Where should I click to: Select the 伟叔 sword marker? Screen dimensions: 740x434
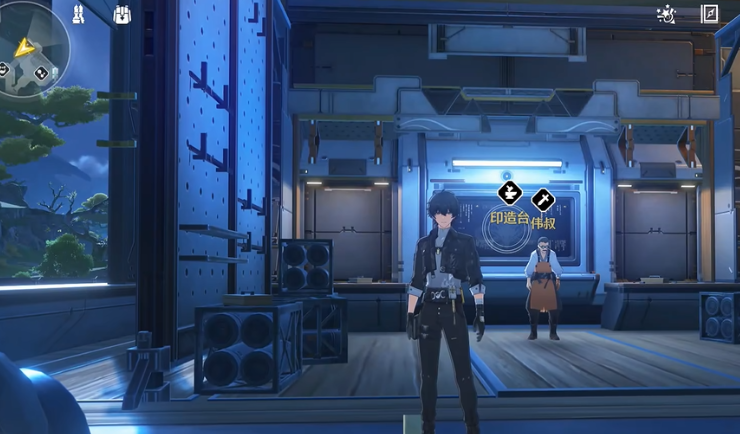click(543, 201)
